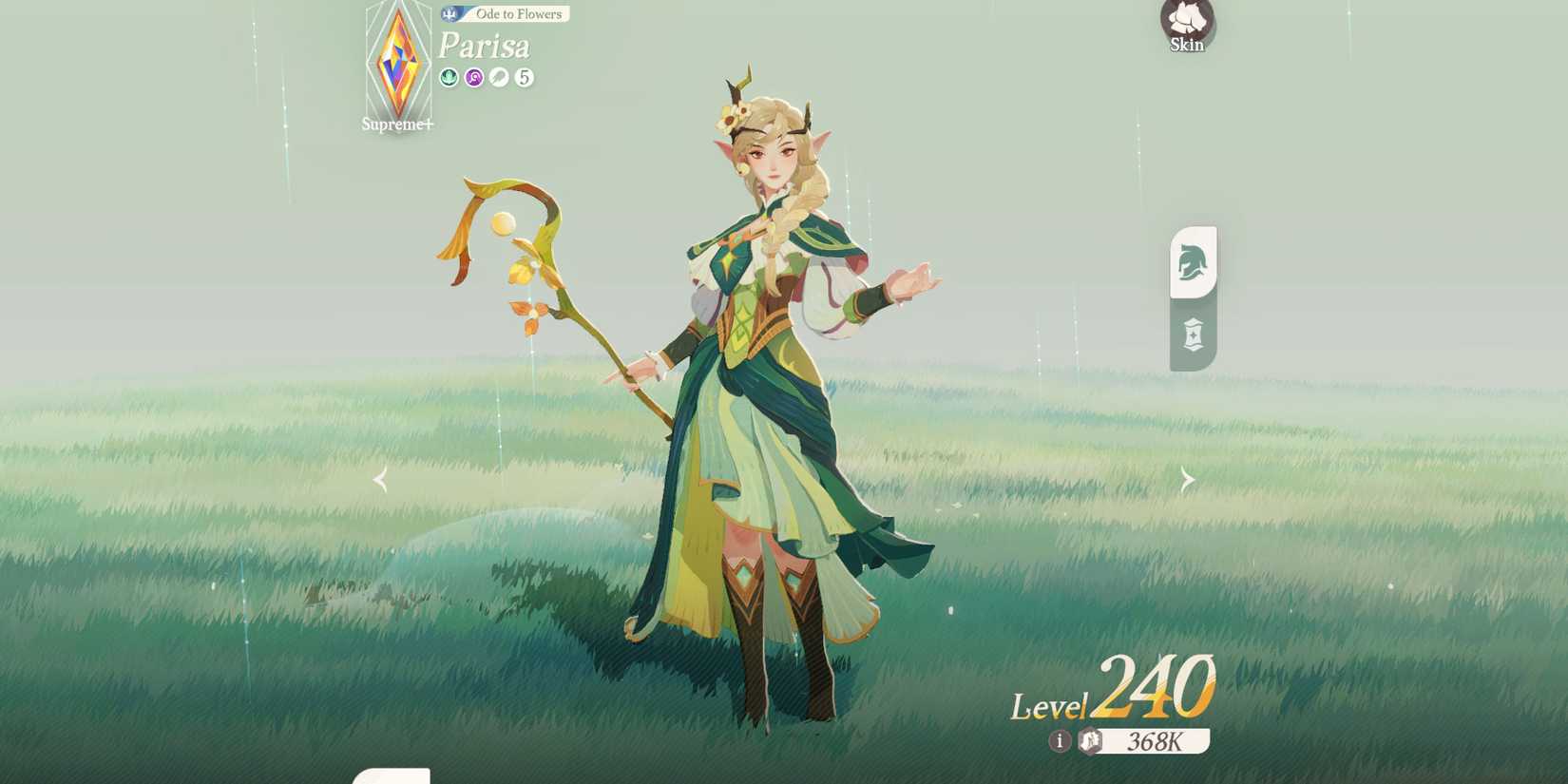Navigate to the next hero with the right arrow
Screen dimensions: 1568x784
[1189, 479]
